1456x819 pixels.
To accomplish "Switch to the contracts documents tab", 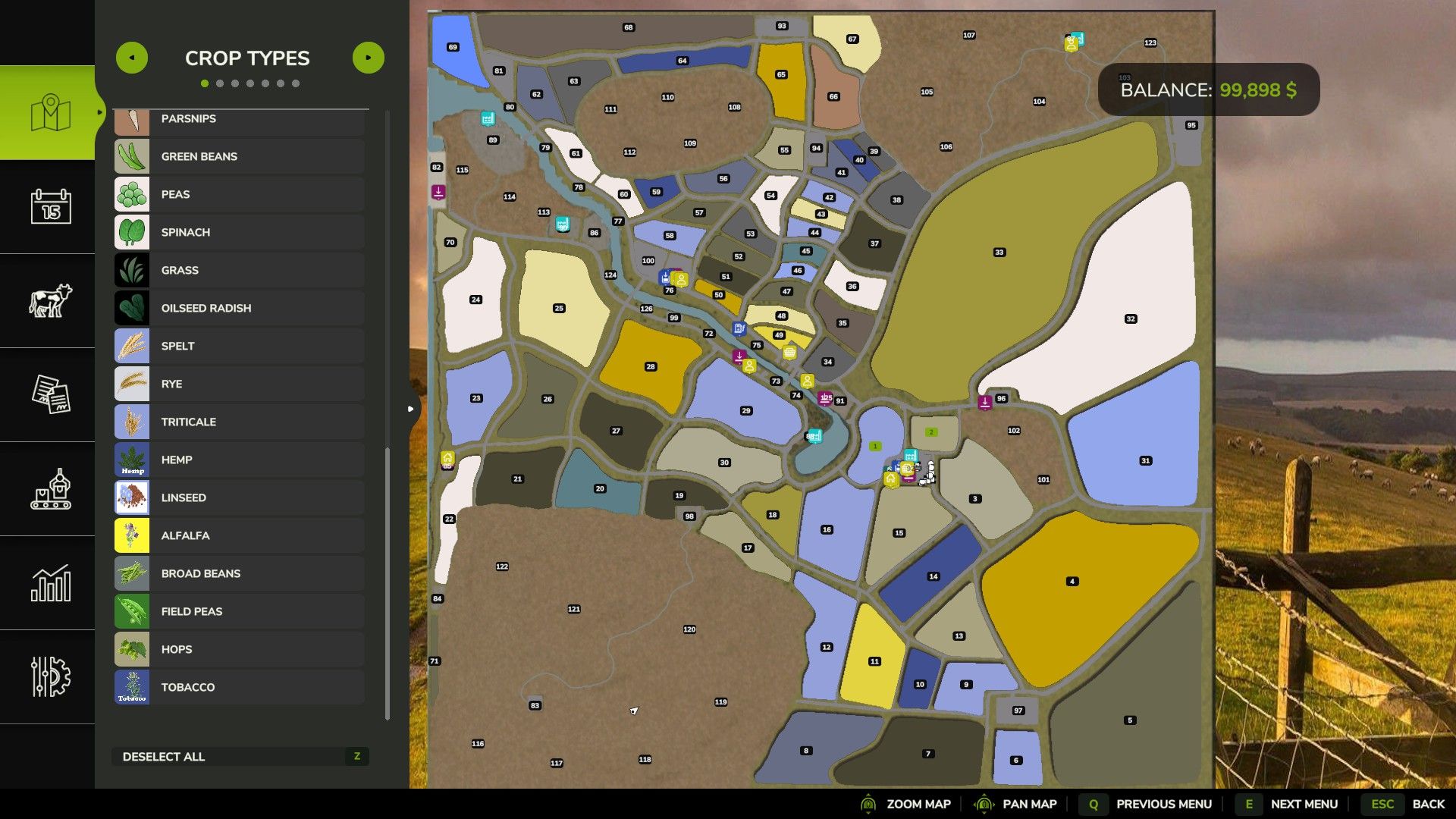I will click(x=50, y=394).
